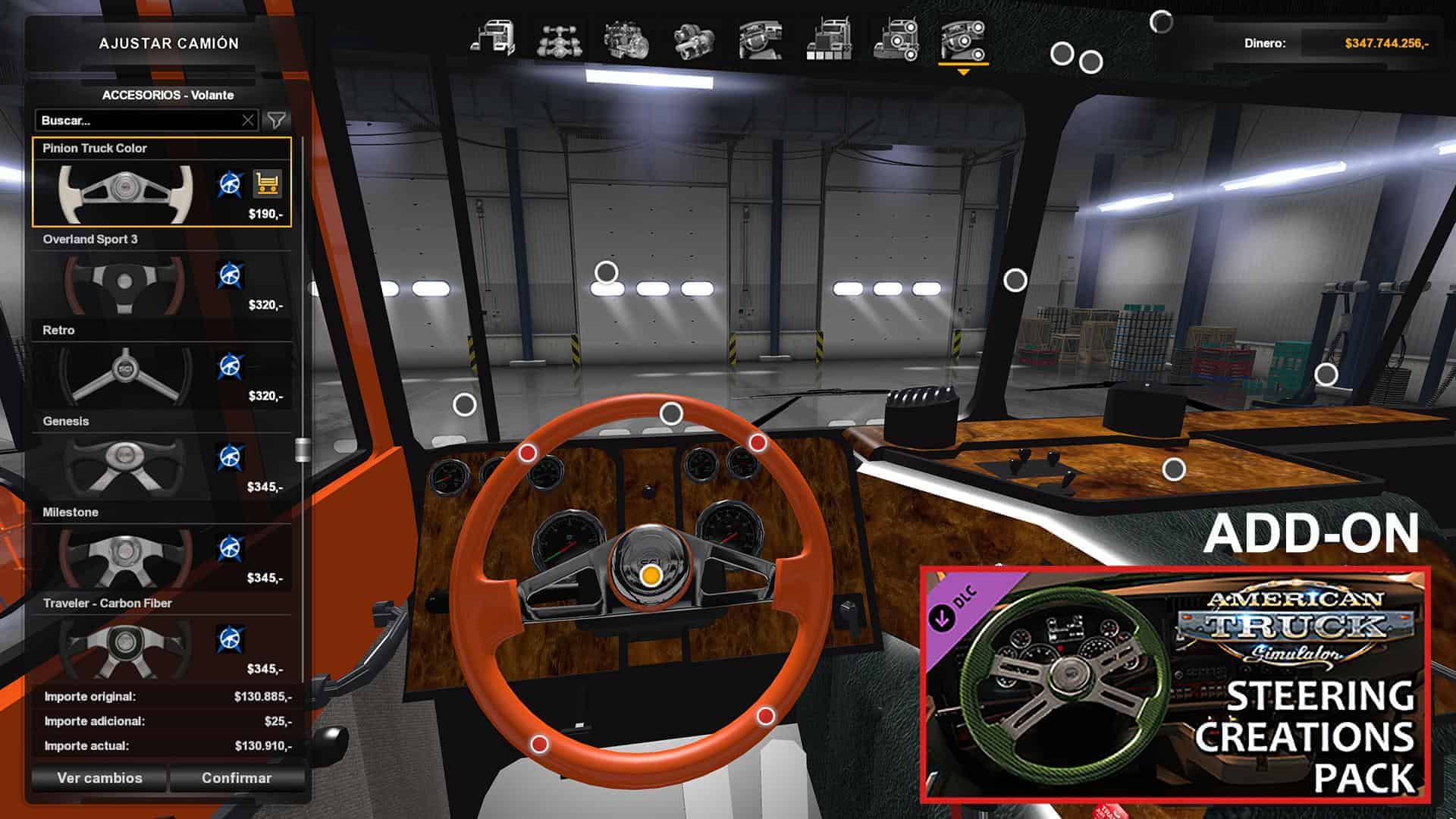The image size is (1456, 819).
Task: Switch to the truck paint job tab
Action: (828, 39)
